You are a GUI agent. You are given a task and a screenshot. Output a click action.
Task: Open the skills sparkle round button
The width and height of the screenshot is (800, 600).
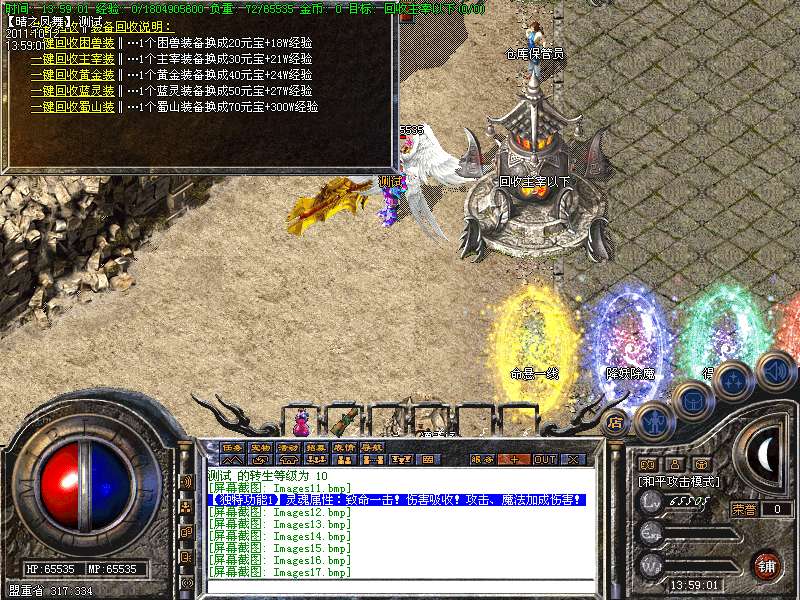pyautogui.click(x=734, y=383)
